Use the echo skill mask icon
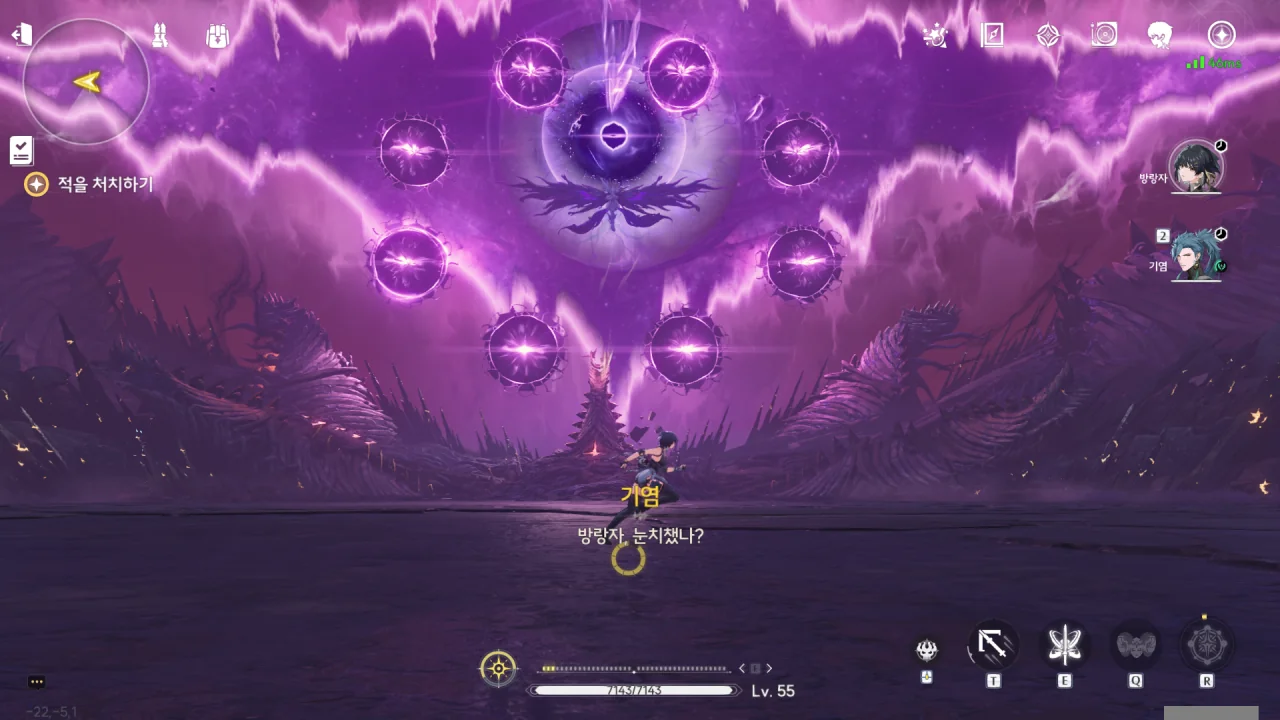The width and height of the screenshot is (1280, 720). click(x=927, y=650)
